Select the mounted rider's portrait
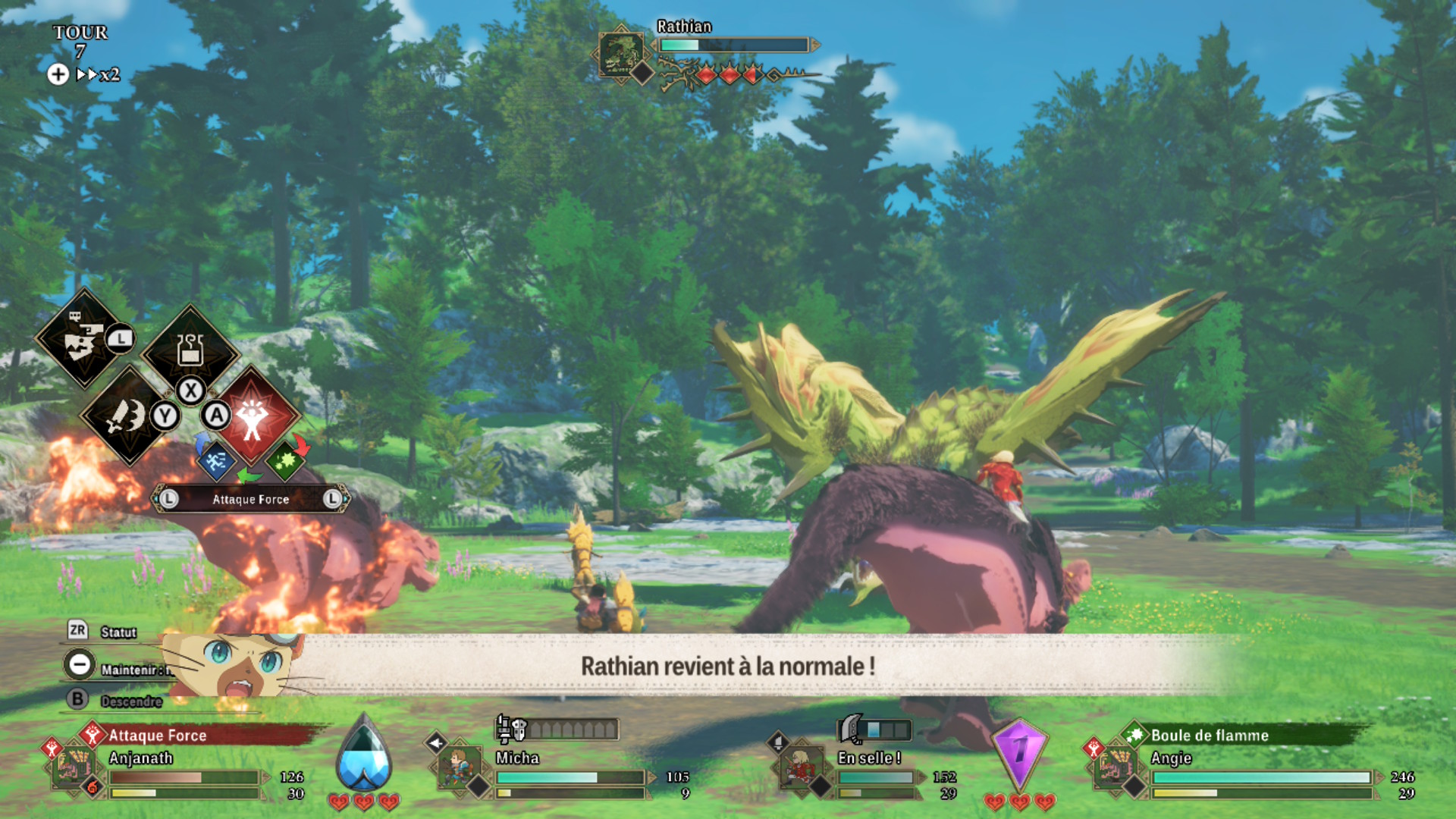 (x=799, y=766)
